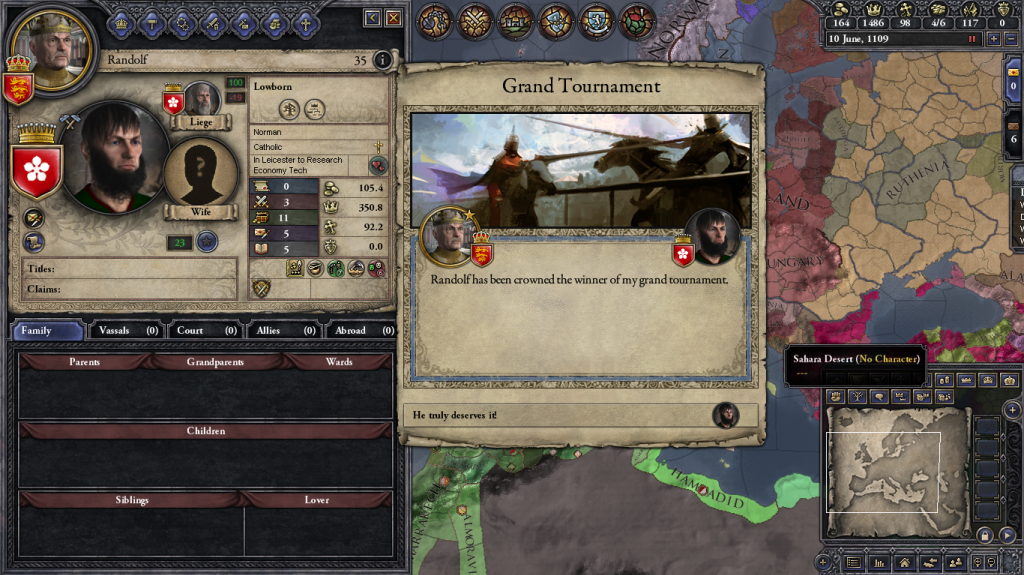The image size is (1024, 575).
Task: Click the pause indicator beside the date
Action: [x=971, y=38]
